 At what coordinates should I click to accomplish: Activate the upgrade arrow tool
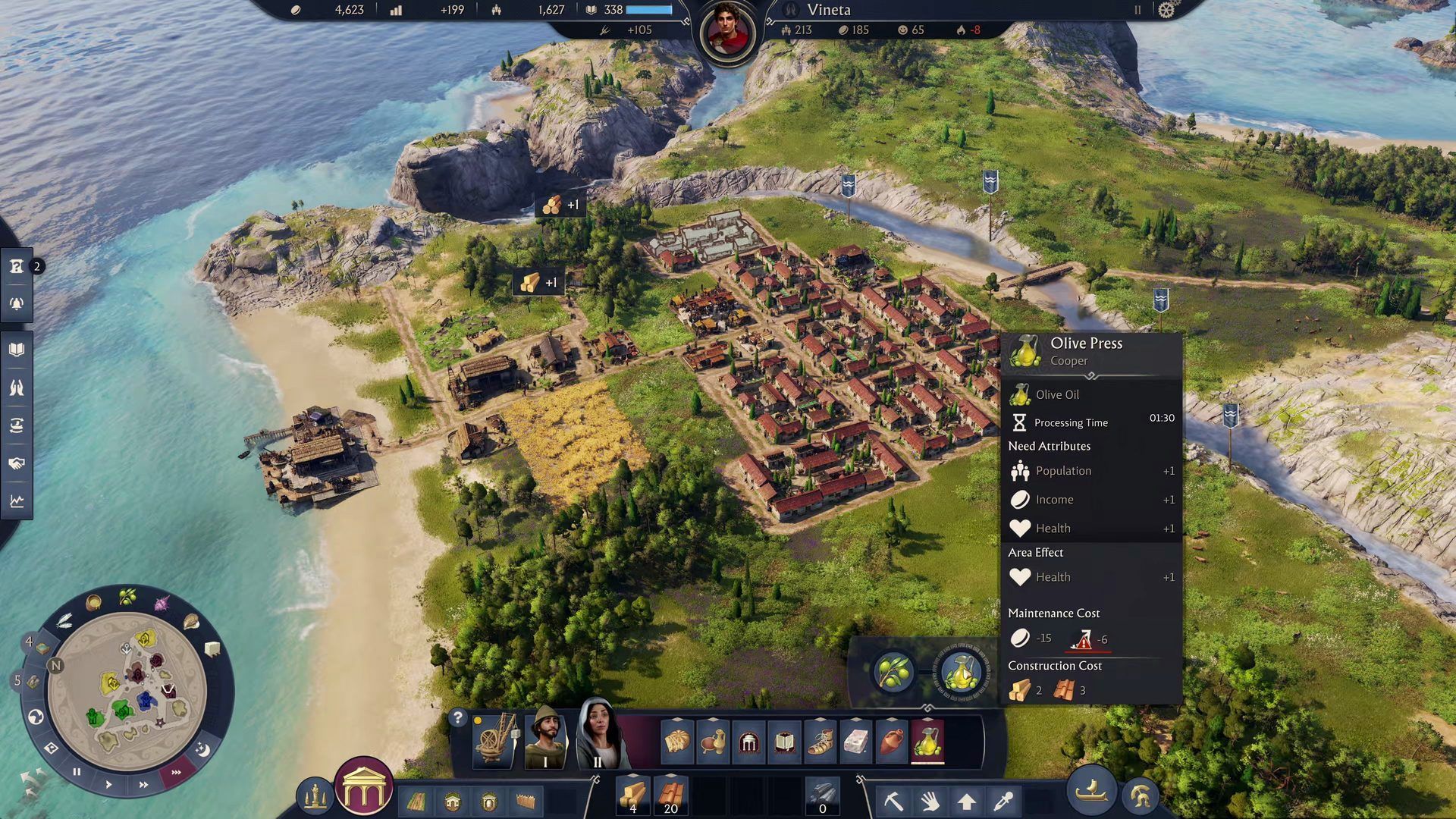pyautogui.click(x=966, y=801)
